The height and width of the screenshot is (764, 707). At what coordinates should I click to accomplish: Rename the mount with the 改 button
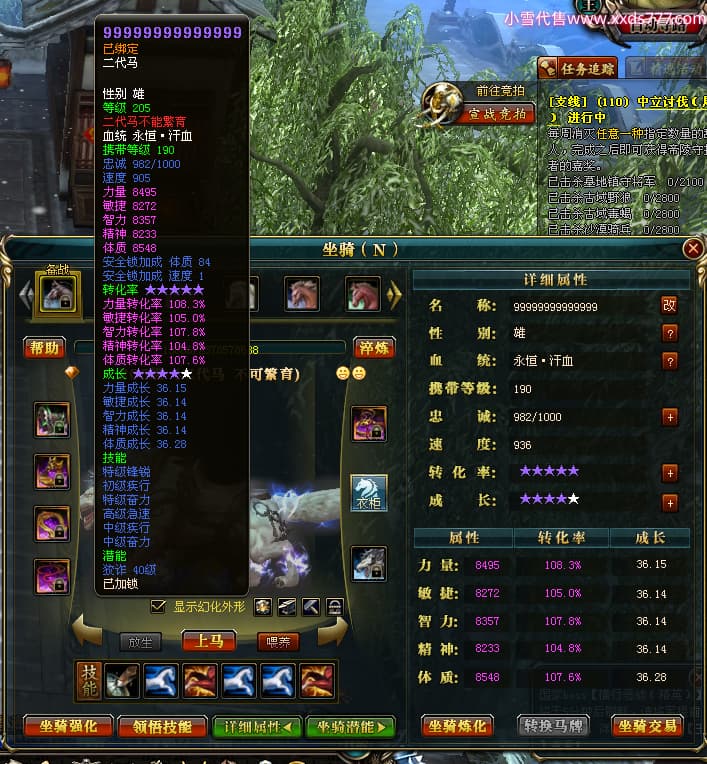(669, 305)
